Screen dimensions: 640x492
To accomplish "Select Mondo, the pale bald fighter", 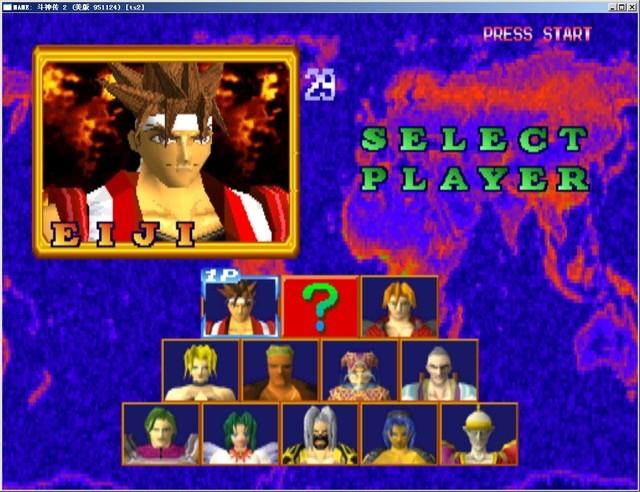I will point(439,370).
